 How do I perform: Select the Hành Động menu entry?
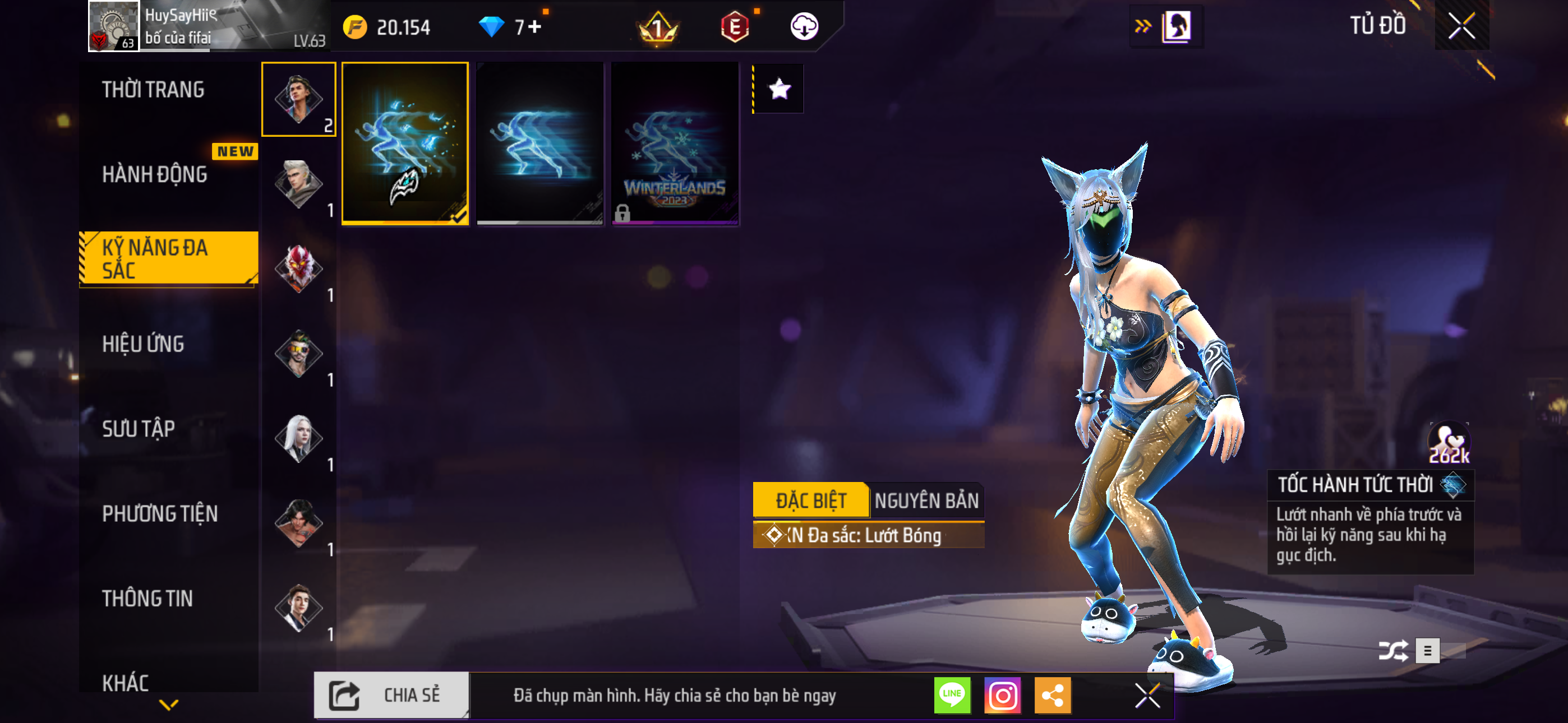point(155,175)
